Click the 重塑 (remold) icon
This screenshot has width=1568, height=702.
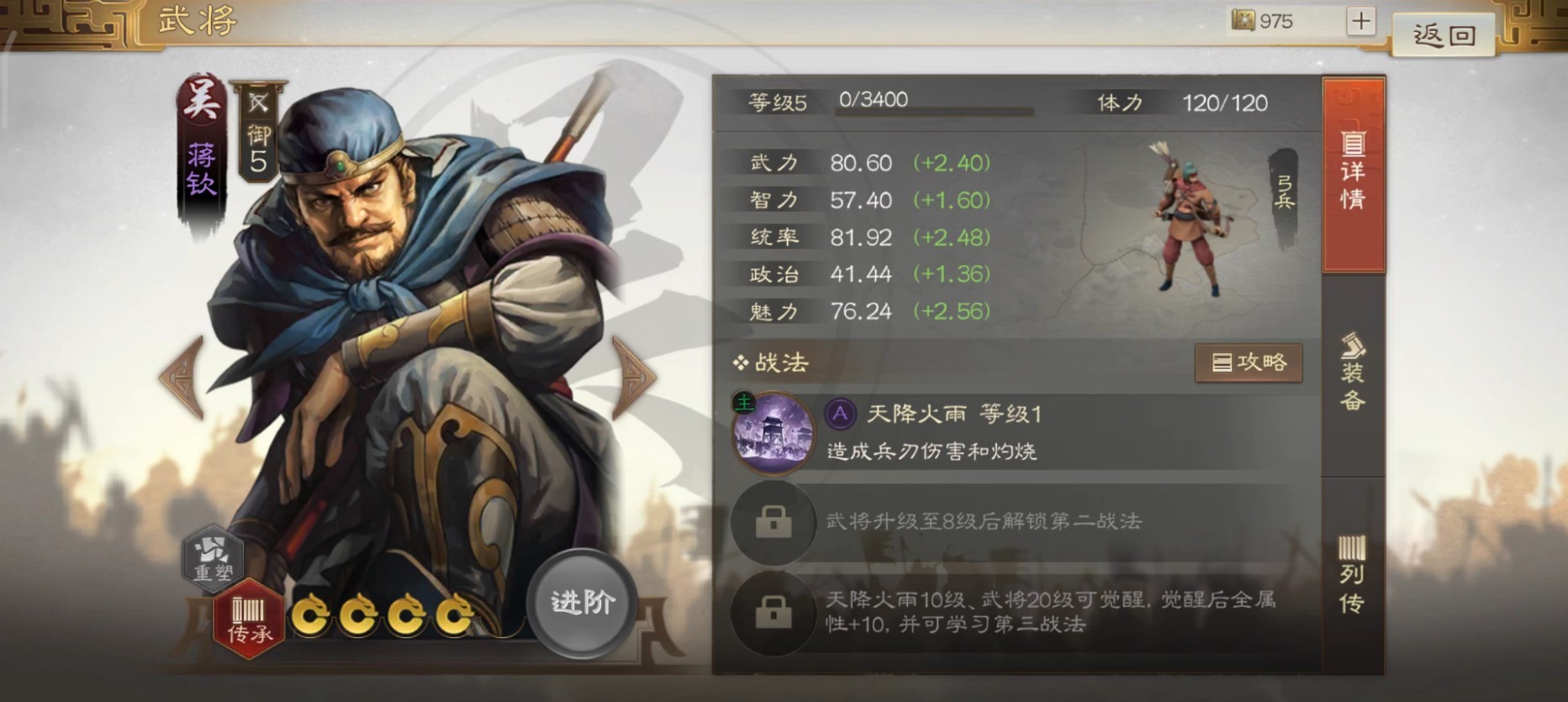pos(213,555)
